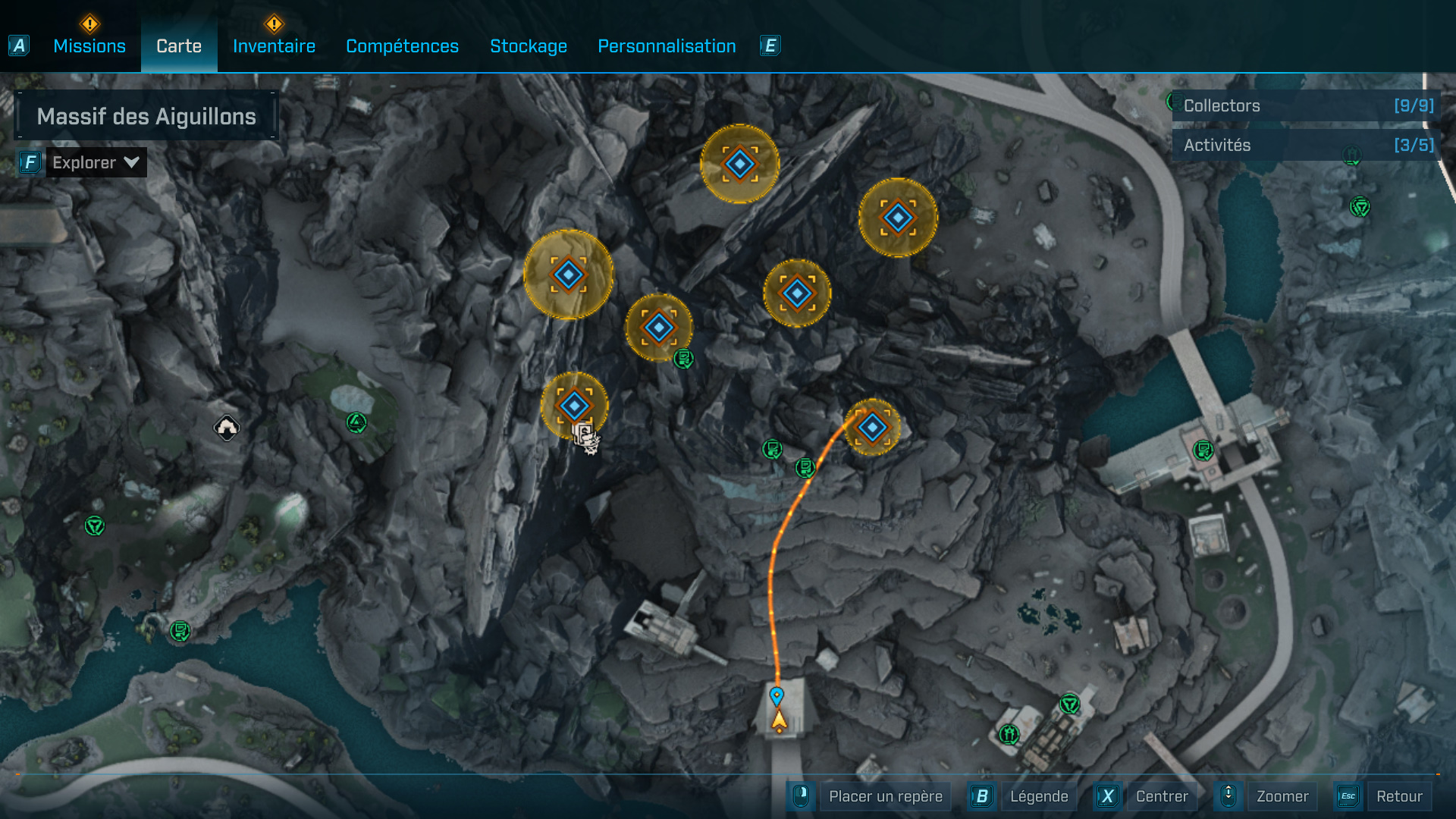
Task: Open the Inventaire tab
Action: coord(274,46)
